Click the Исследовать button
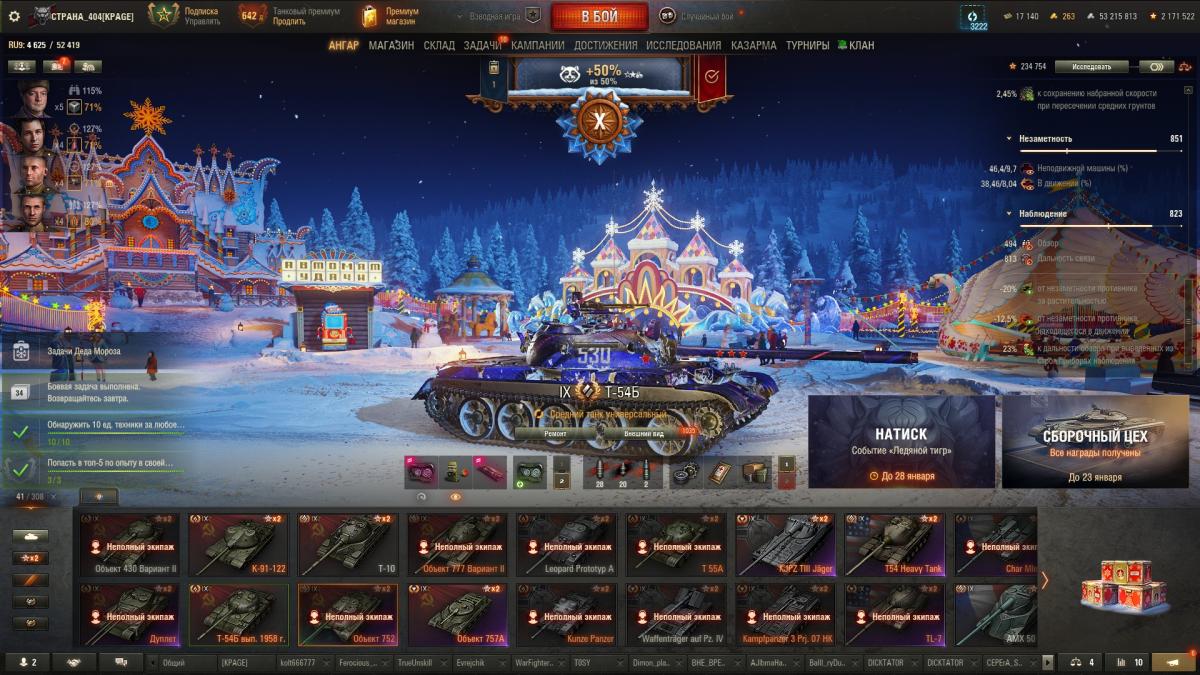Image resolution: width=1200 pixels, height=675 pixels. point(1091,67)
